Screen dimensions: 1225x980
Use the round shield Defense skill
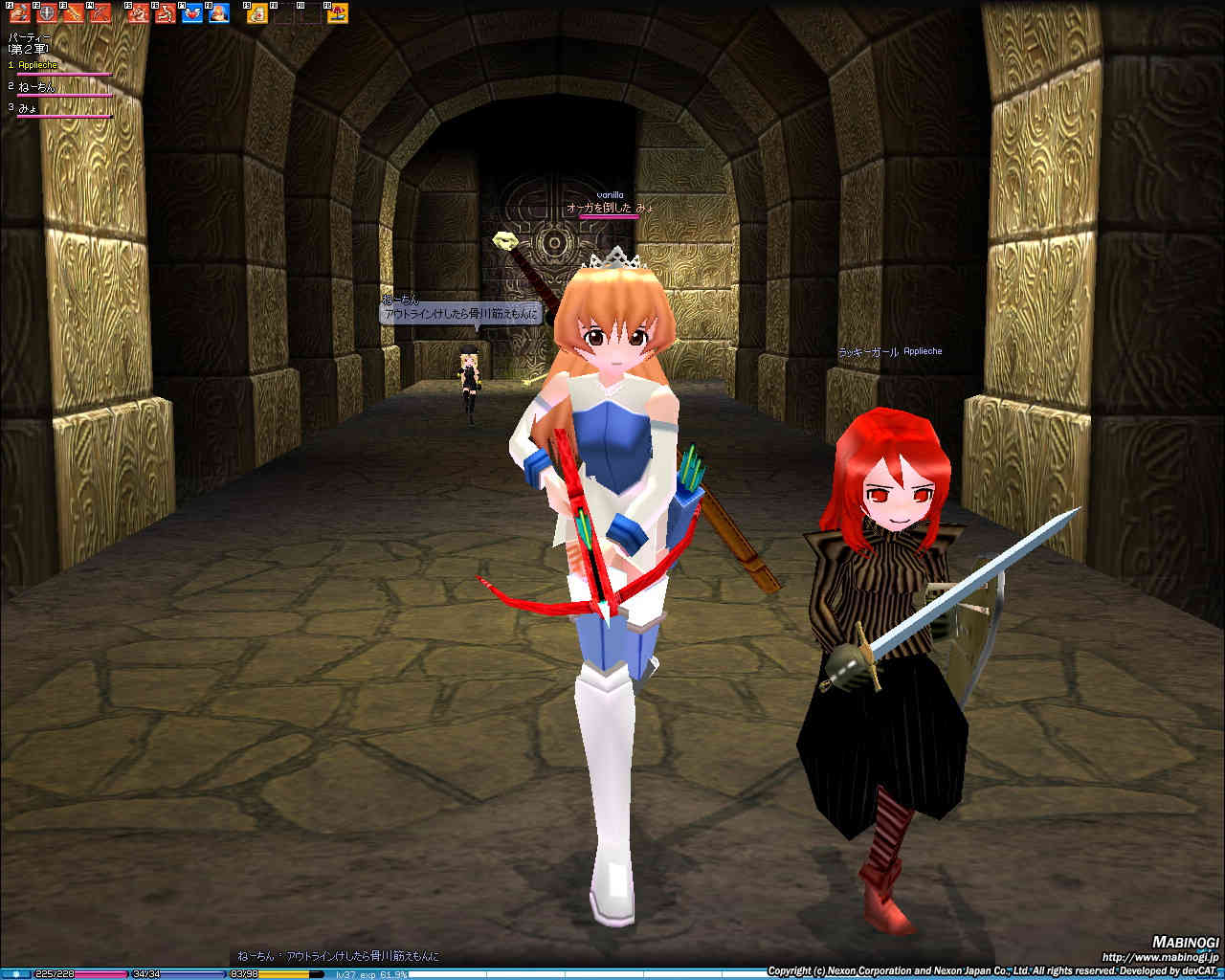click(47, 13)
